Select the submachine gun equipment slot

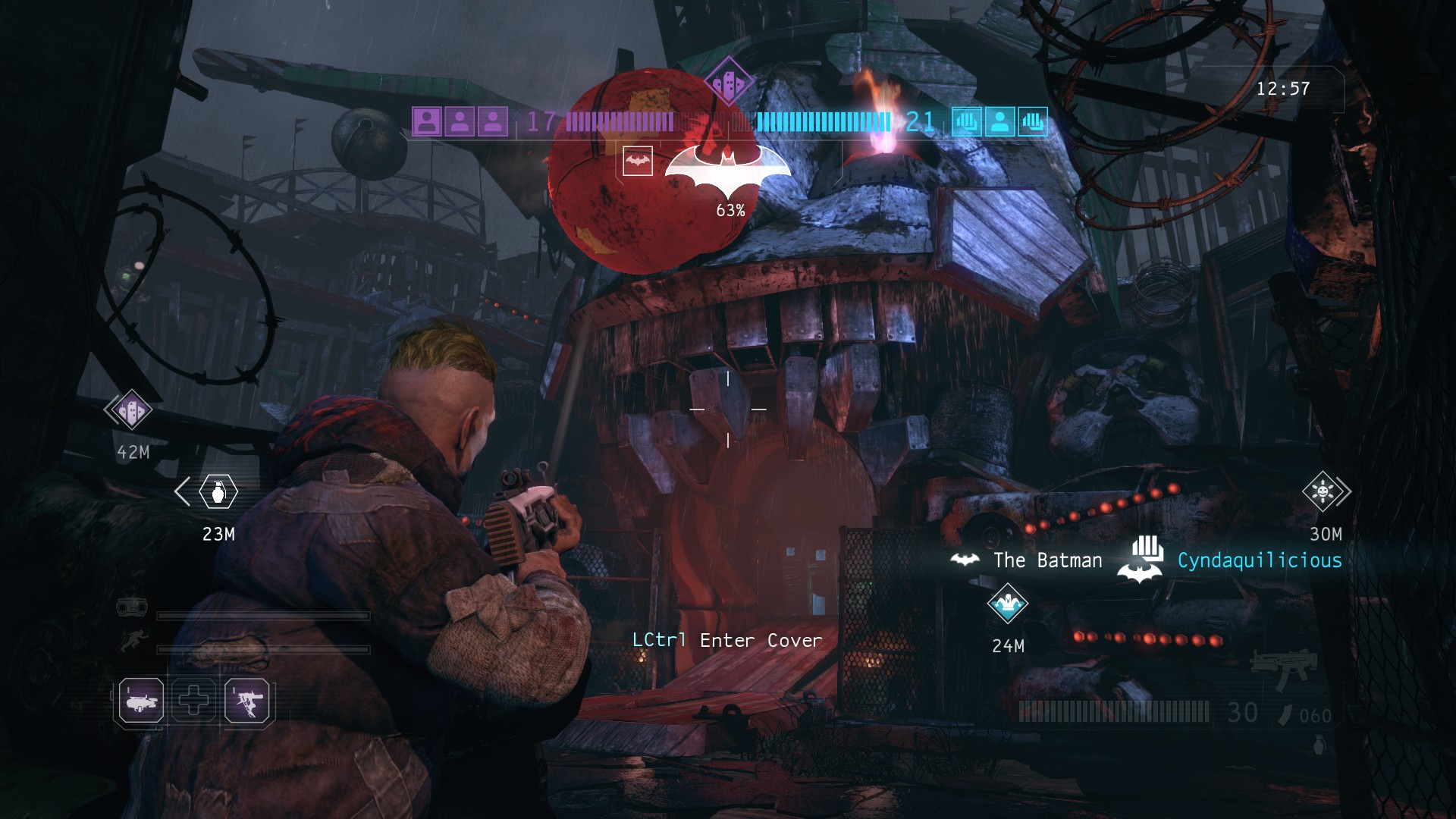[247, 700]
